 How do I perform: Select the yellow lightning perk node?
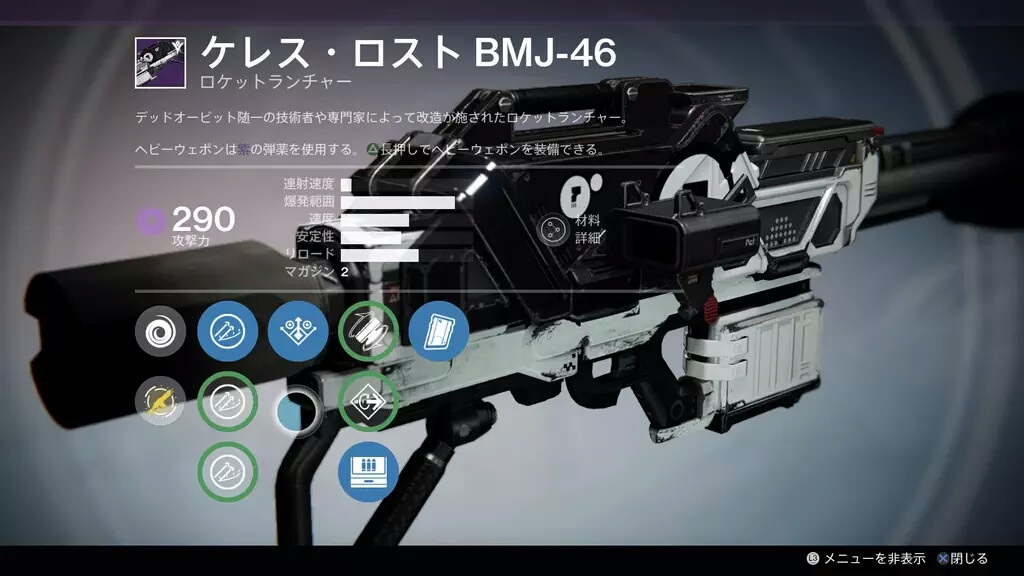click(x=161, y=402)
